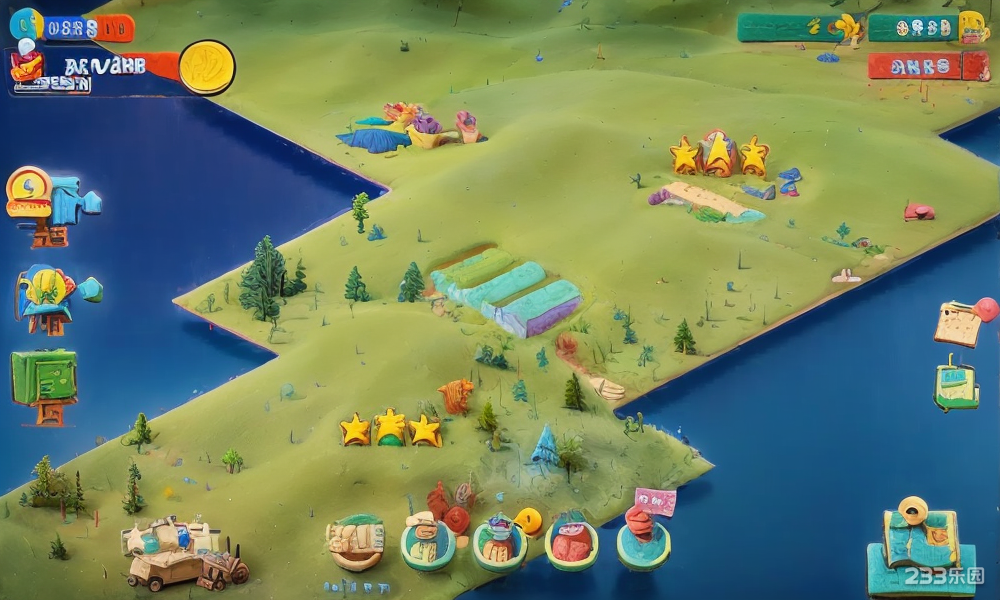
Task: Select the blue signpost icon with the gold coin
Action: coord(50,204)
